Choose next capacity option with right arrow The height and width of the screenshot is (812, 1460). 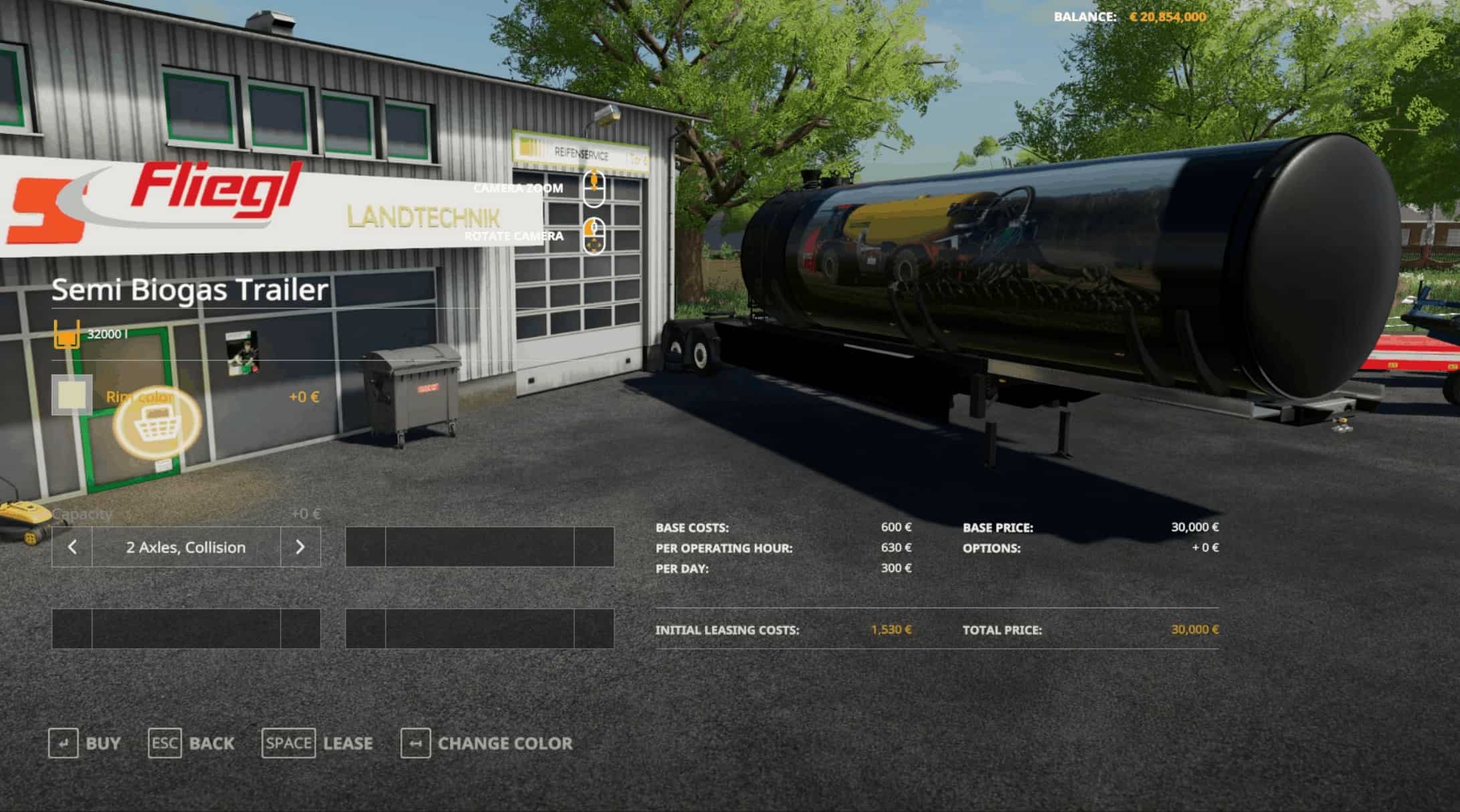[x=300, y=547]
